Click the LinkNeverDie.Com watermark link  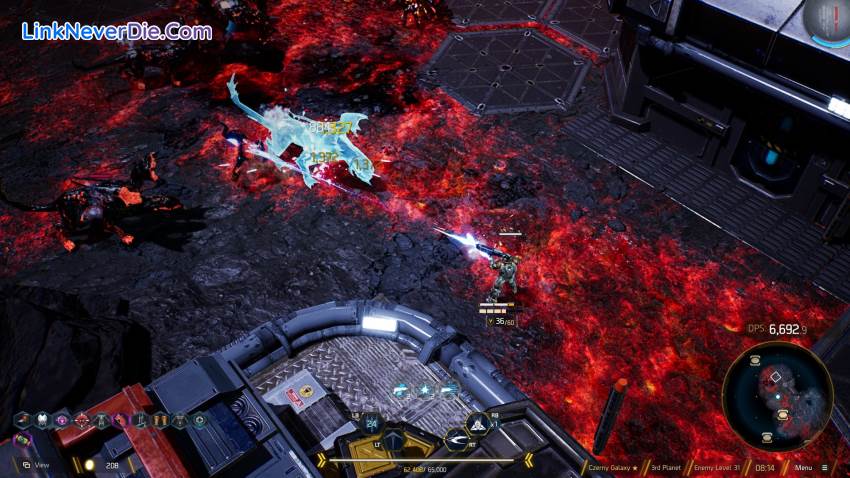point(117,32)
